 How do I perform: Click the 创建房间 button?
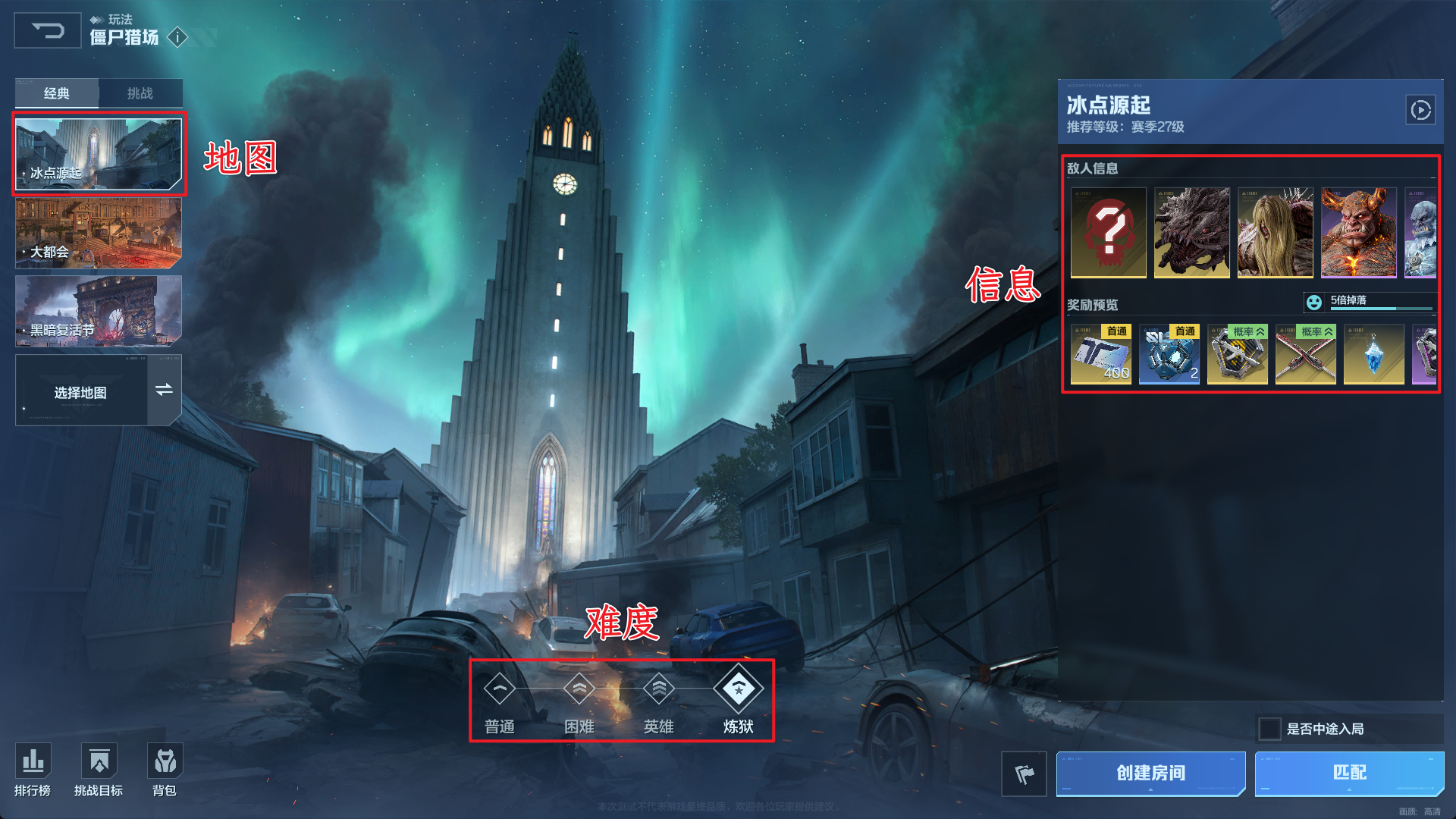tap(1150, 773)
